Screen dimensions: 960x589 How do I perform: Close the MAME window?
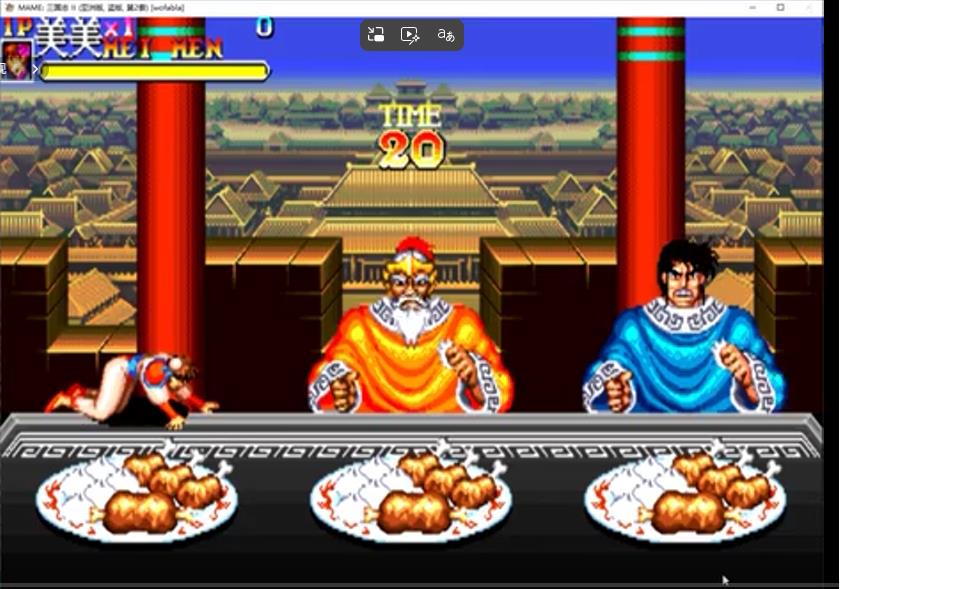coord(809,7)
